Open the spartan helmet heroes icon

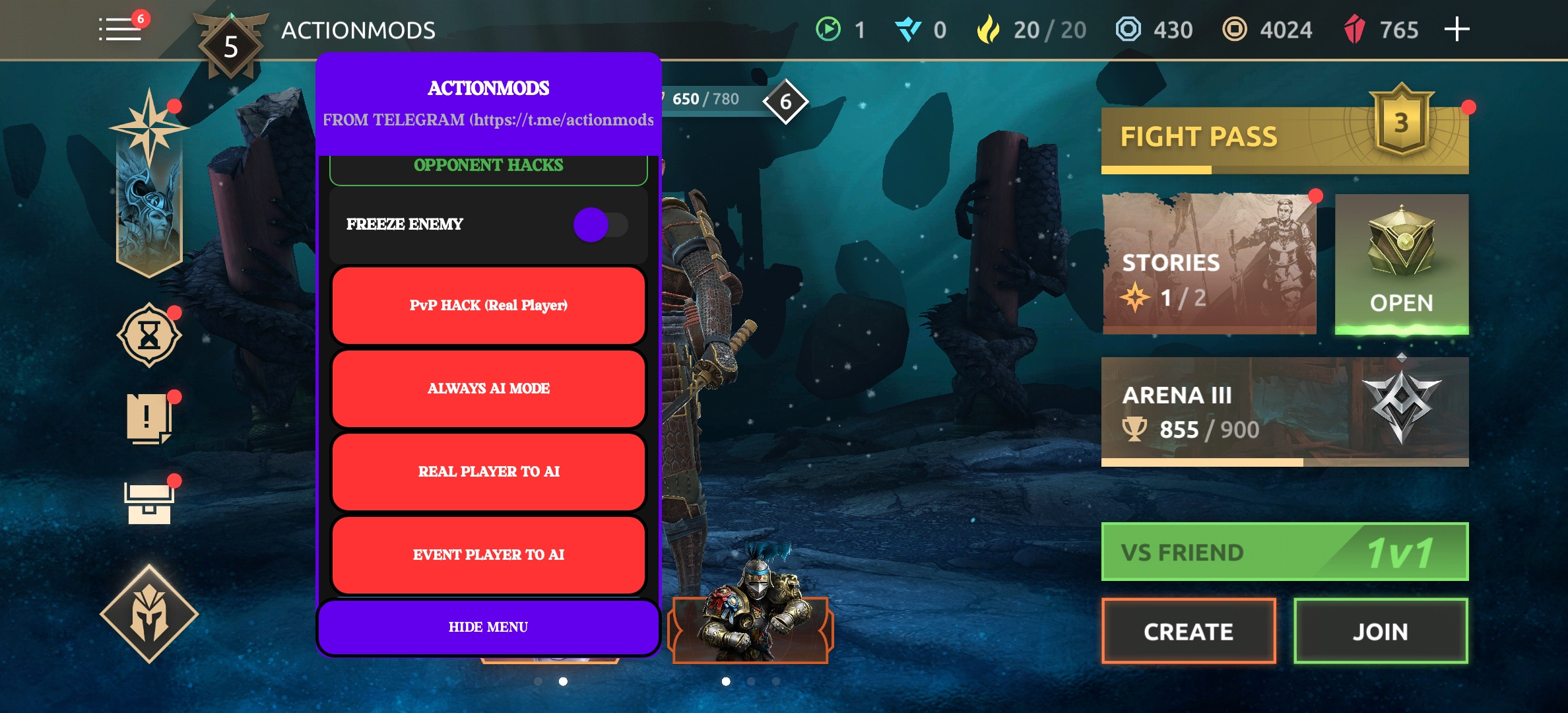tap(149, 614)
